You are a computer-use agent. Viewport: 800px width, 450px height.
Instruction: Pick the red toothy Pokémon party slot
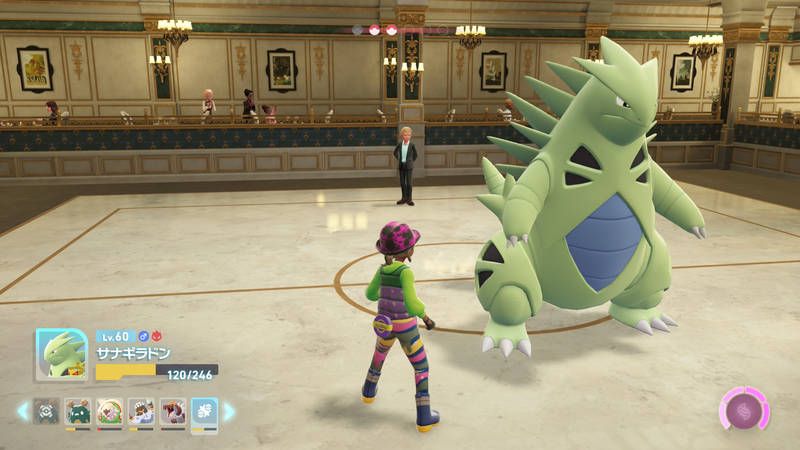pyautogui.click(x=172, y=411)
